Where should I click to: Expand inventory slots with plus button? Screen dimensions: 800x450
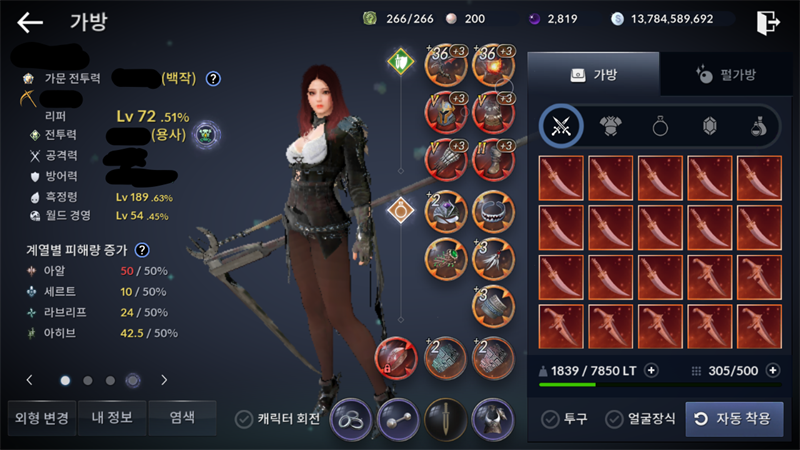coord(771,370)
